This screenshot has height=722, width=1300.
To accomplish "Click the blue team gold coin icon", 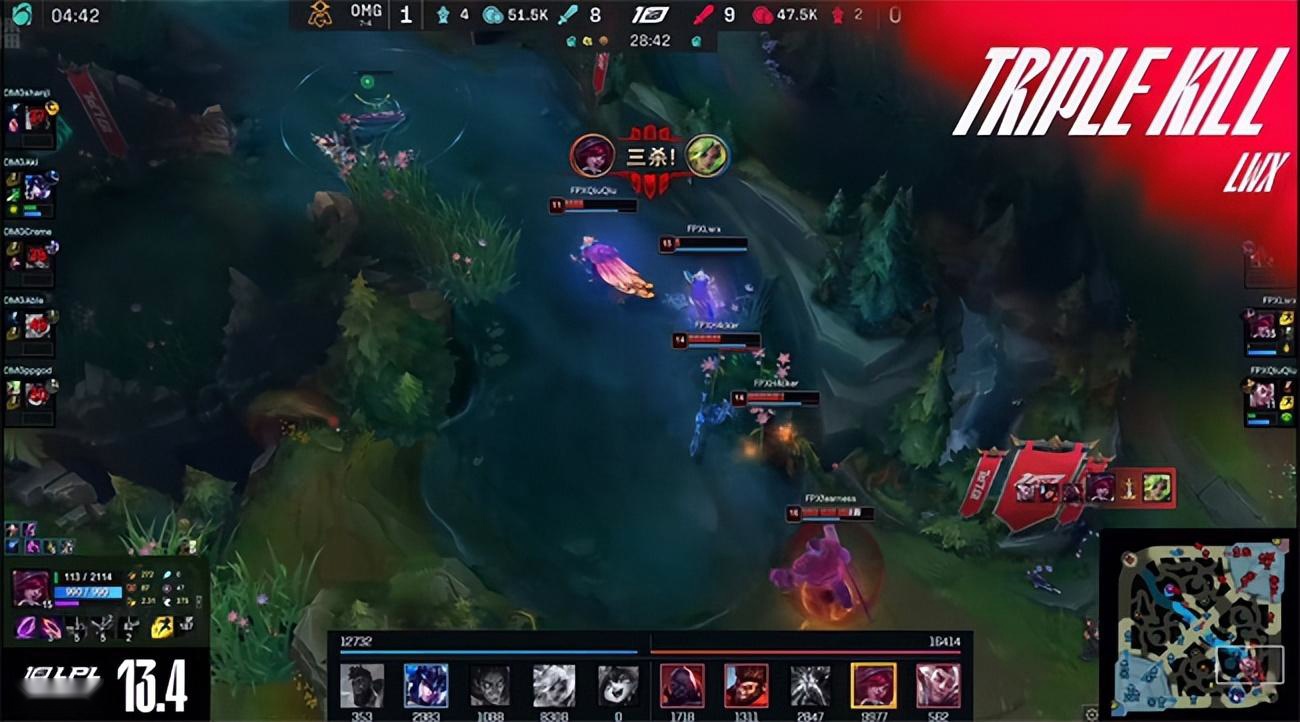I will pyautogui.click(x=493, y=13).
